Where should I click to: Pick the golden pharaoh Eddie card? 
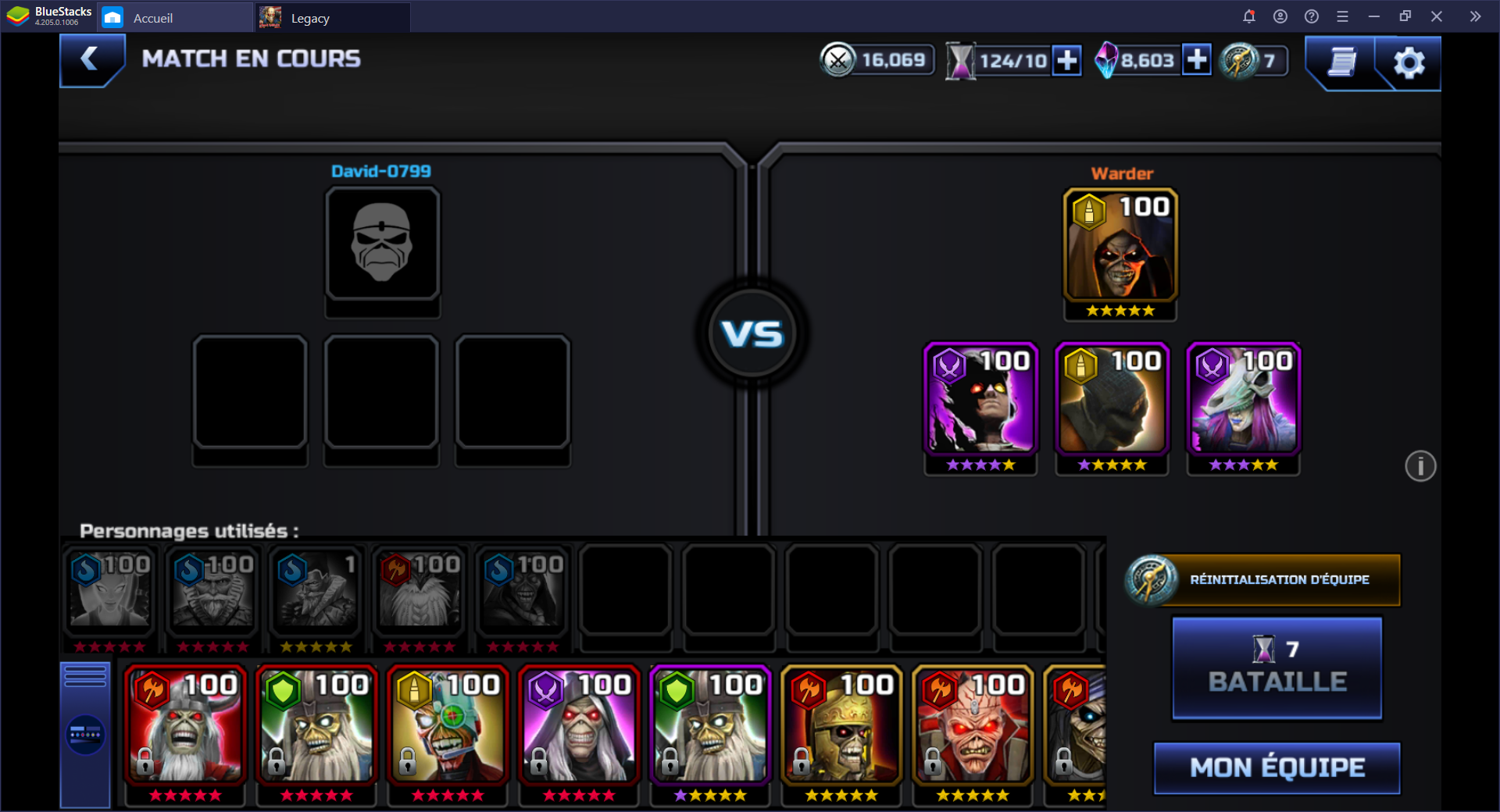click(842, 726)
